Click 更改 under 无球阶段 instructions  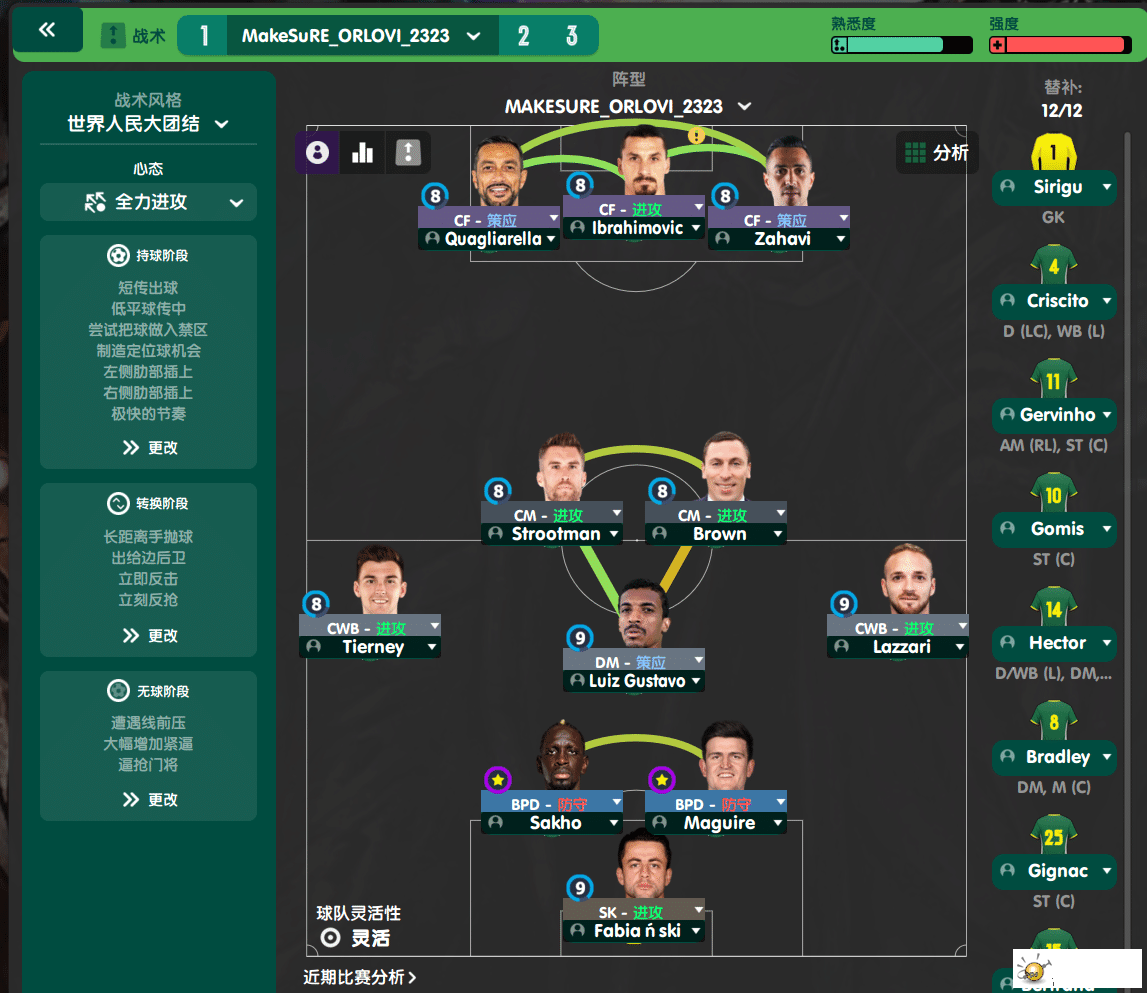[149, 800]
